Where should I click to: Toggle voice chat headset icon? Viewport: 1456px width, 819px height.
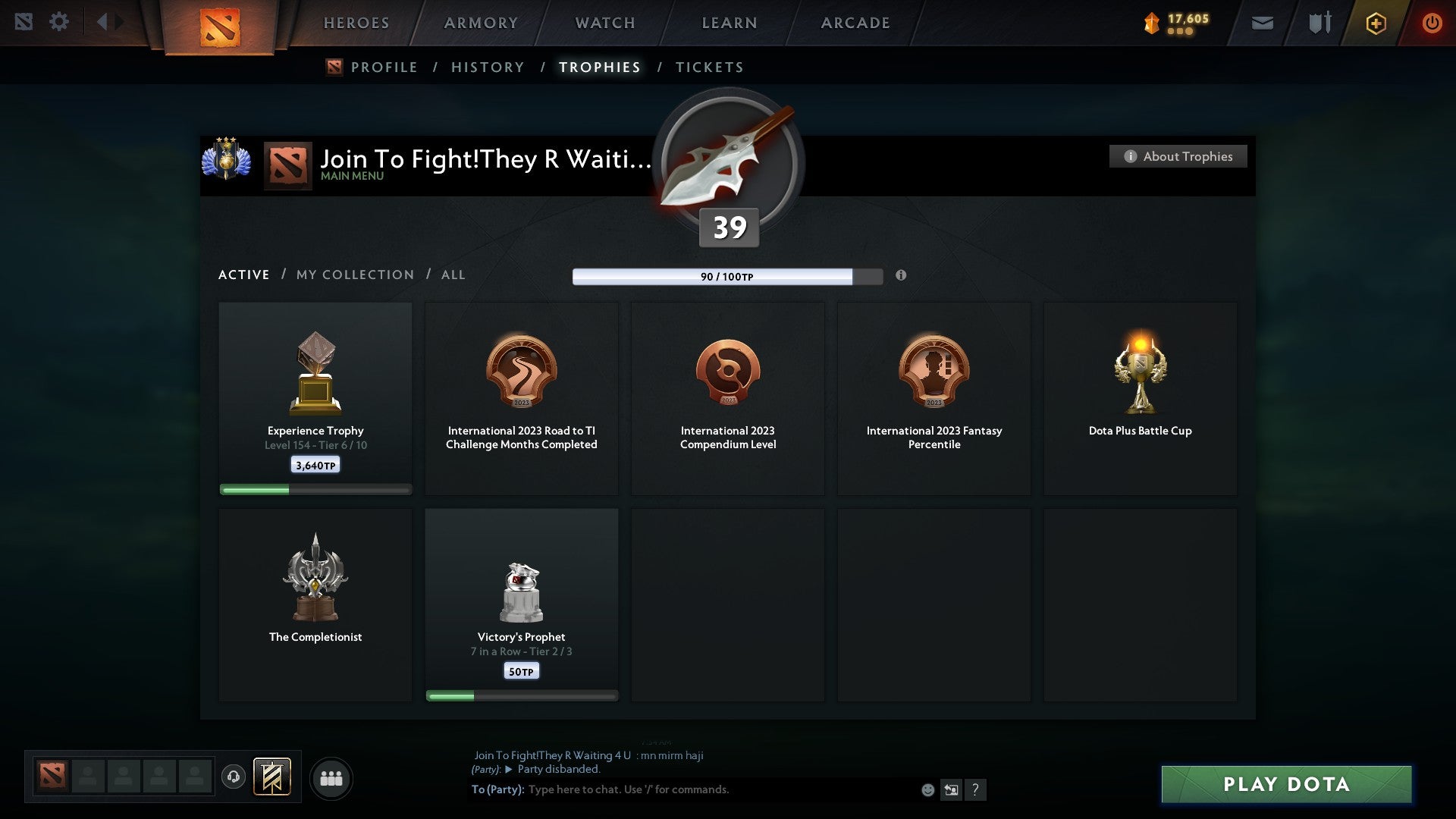[x=233, y=777]
